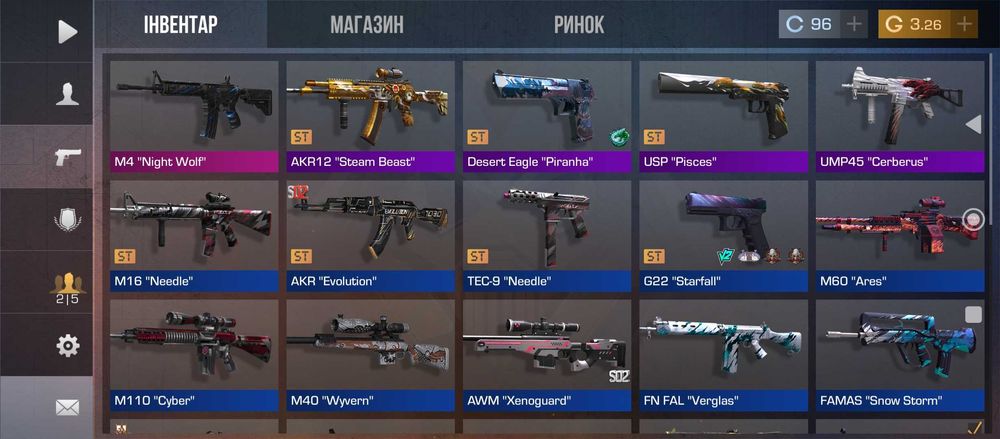
Task: Pick the Desert Eagle "Piranha" skin
Action: (547, 116)
